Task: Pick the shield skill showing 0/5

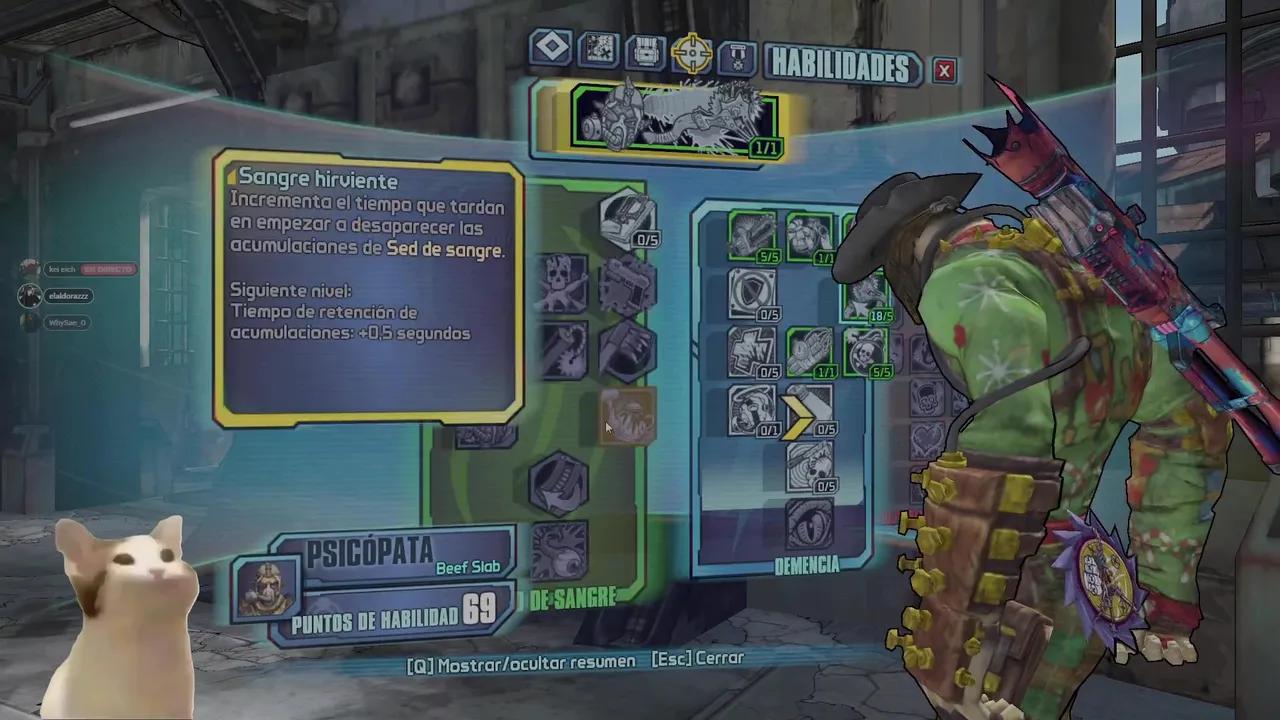Action: point(751,294)
